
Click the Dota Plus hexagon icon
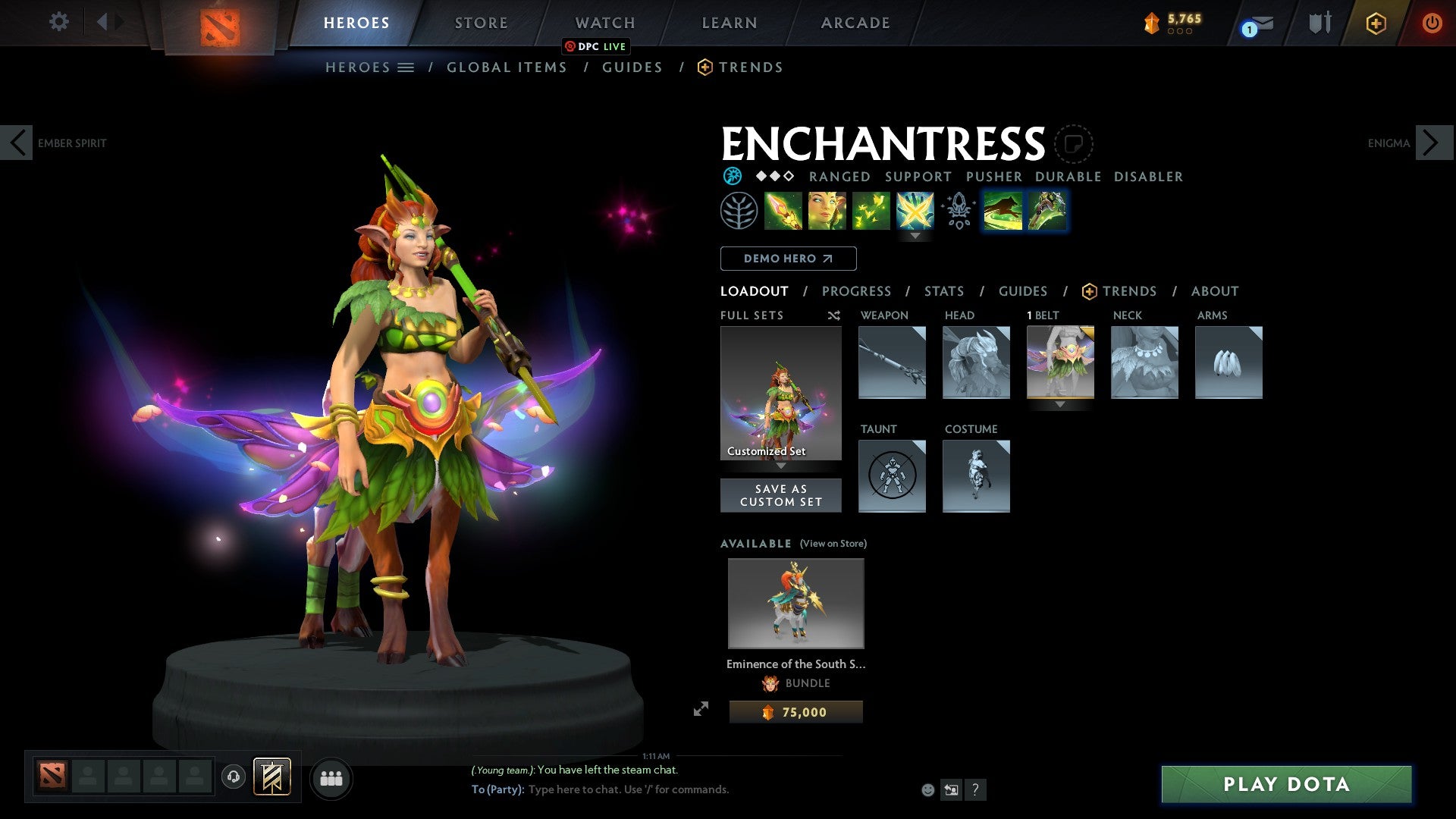point(1375,23)
